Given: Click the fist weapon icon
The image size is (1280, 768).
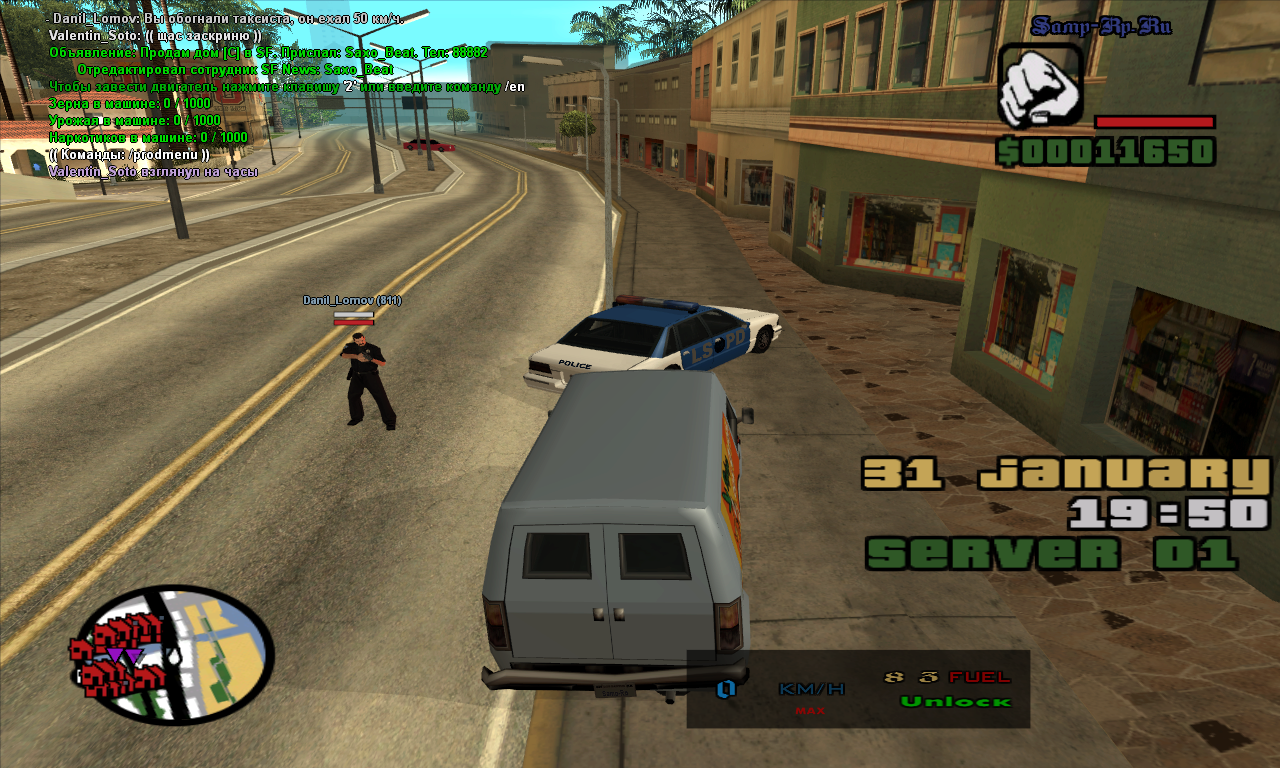Looking at the screenshot, I should click(x=1040, y=85).
